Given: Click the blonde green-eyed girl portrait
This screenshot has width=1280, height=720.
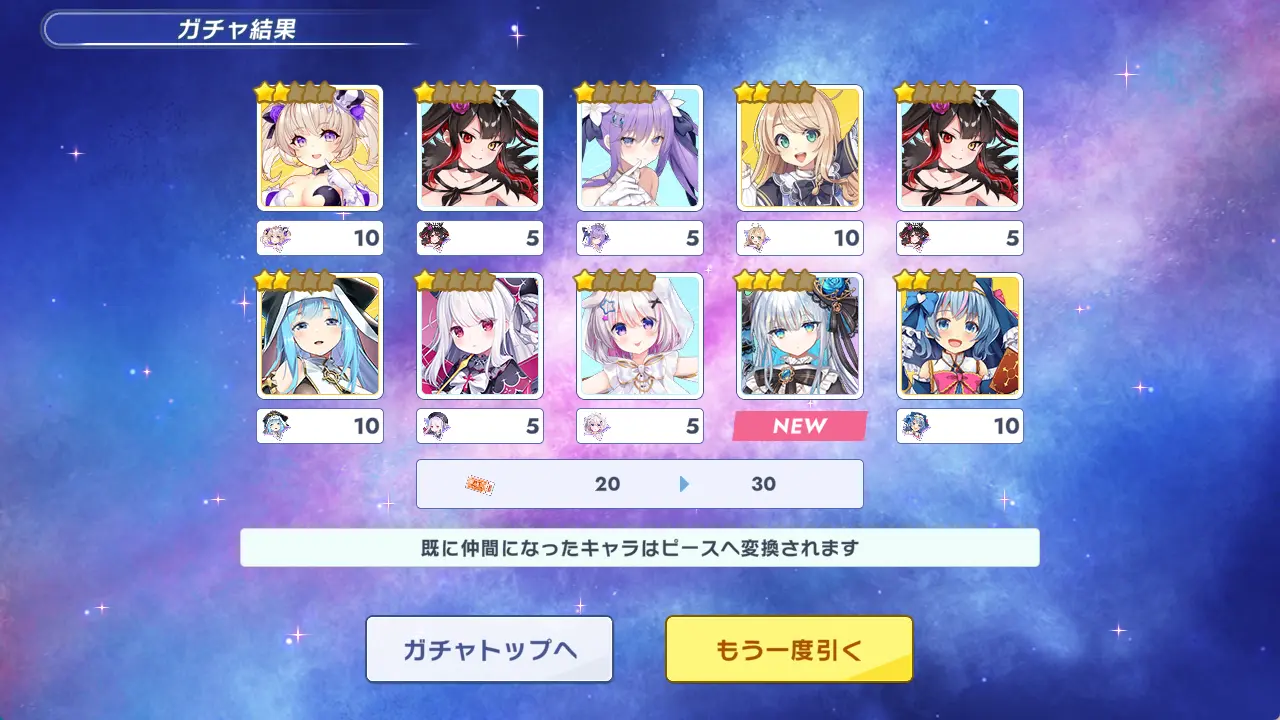Looking at the screenshot, I should click(800, 148).
